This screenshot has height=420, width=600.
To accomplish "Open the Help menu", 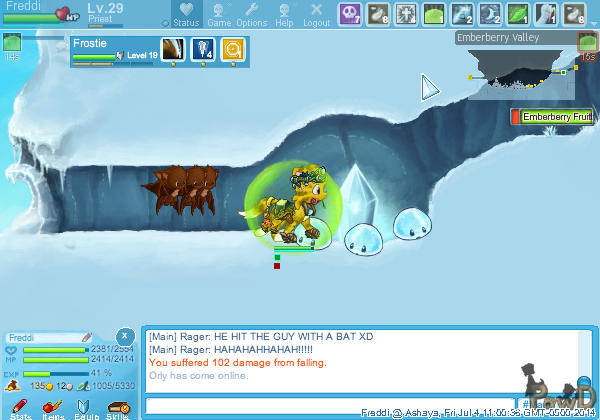I will [x=285, y=14].
